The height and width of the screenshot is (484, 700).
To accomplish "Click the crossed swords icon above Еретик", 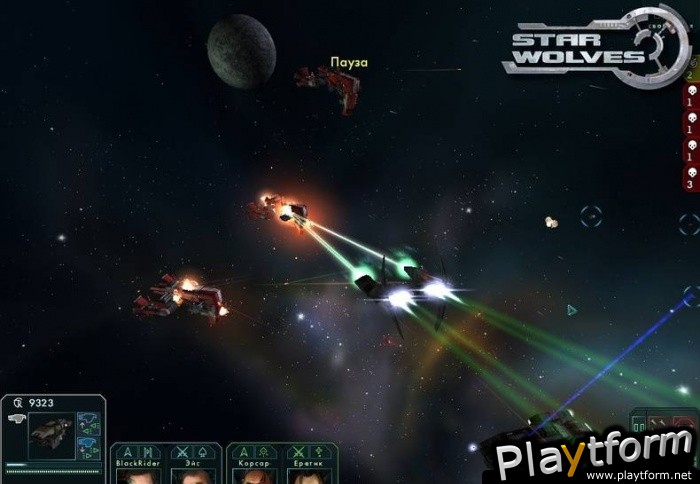I will 299,452.
